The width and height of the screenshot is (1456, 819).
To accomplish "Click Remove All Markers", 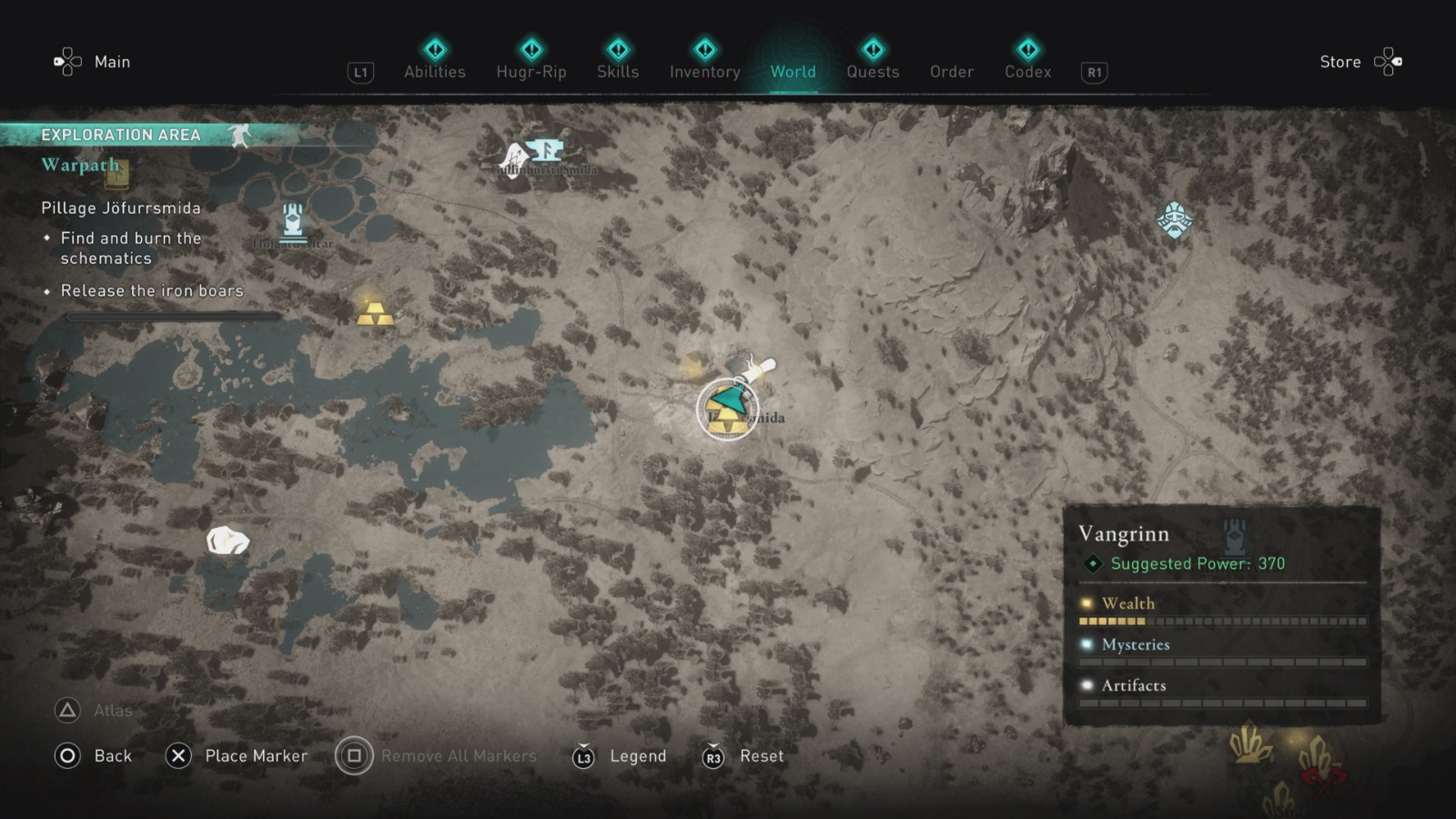I will pos(459,755).
